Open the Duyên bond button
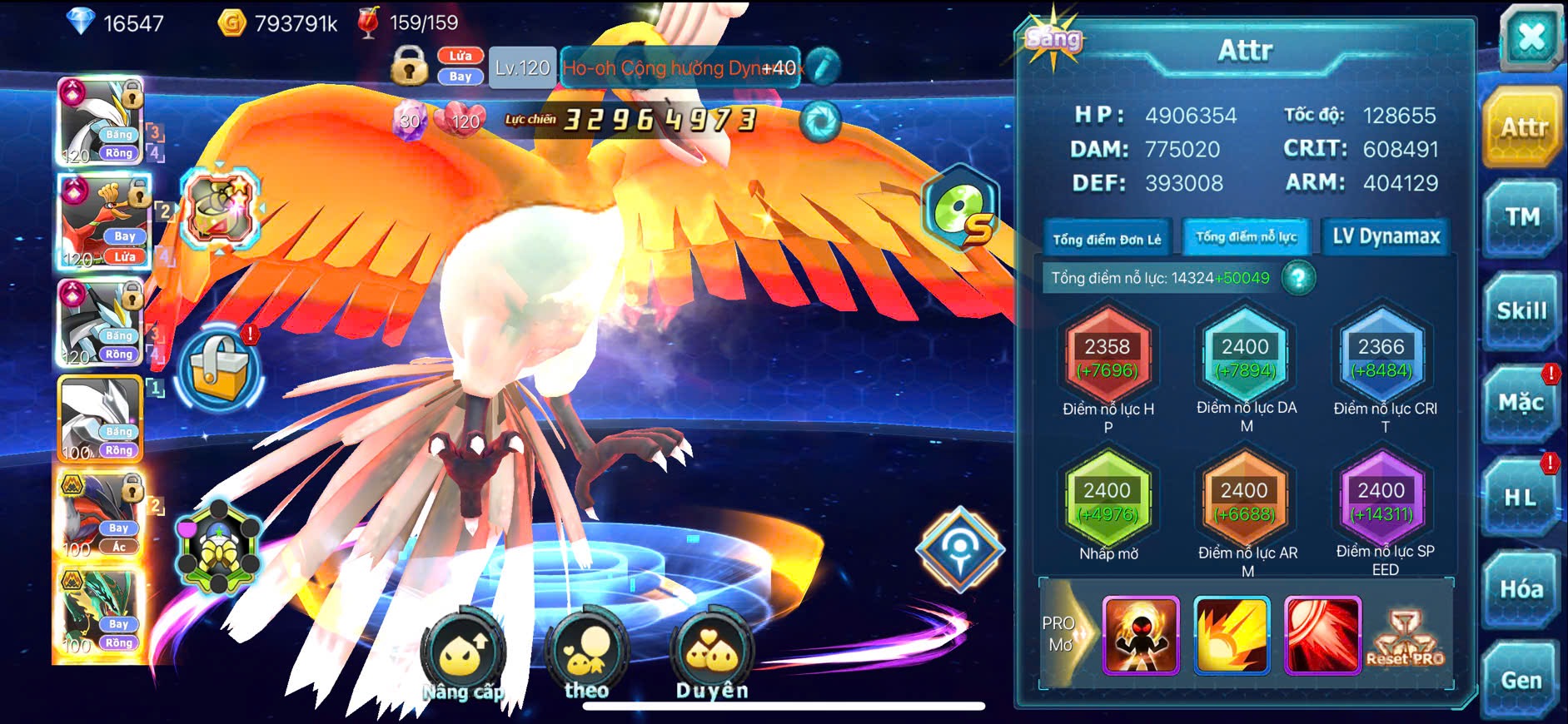The image size is (1568, 724). coord(712,657)
